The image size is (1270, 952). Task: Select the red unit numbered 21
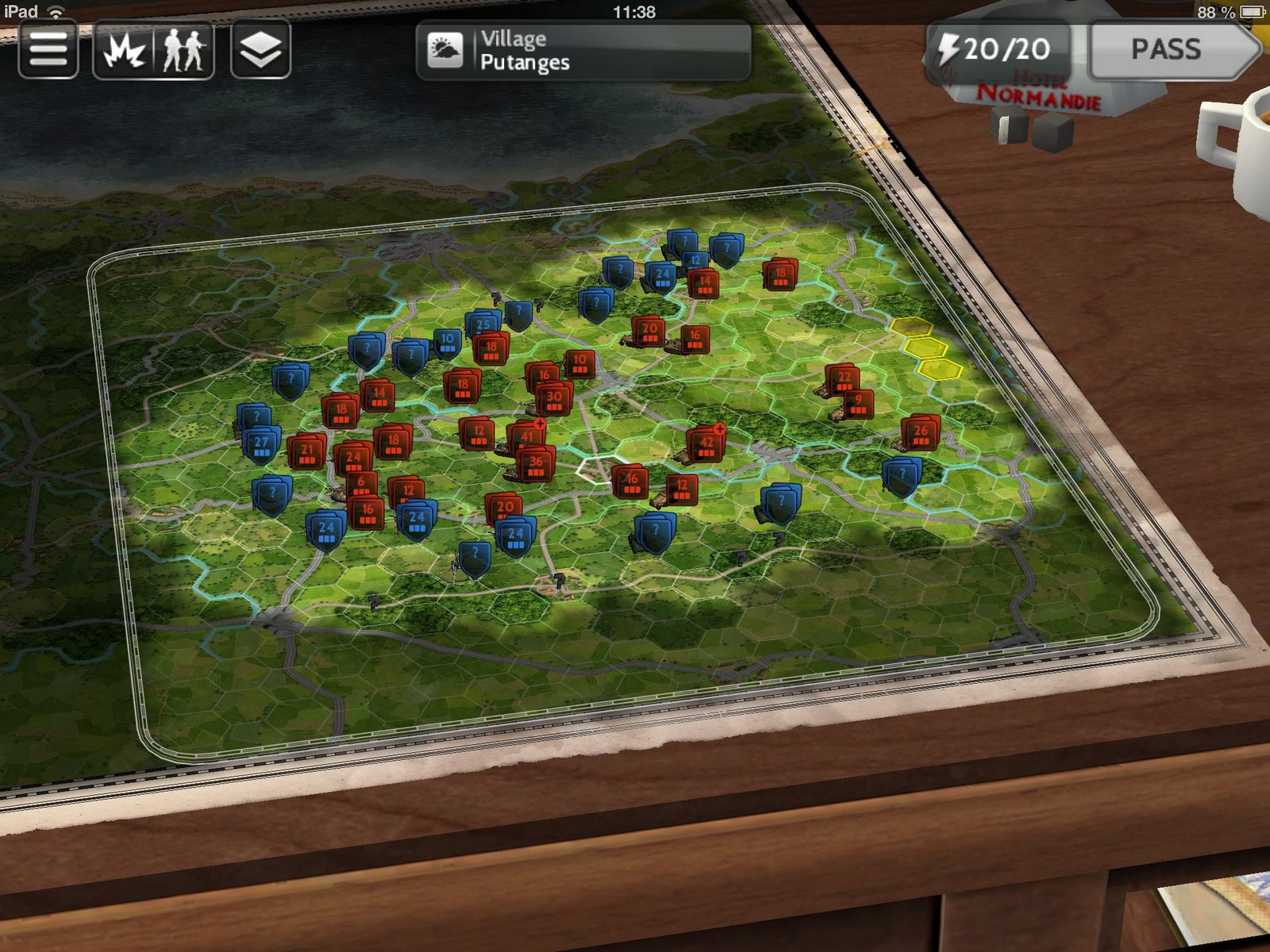click(x=307, y=452)
